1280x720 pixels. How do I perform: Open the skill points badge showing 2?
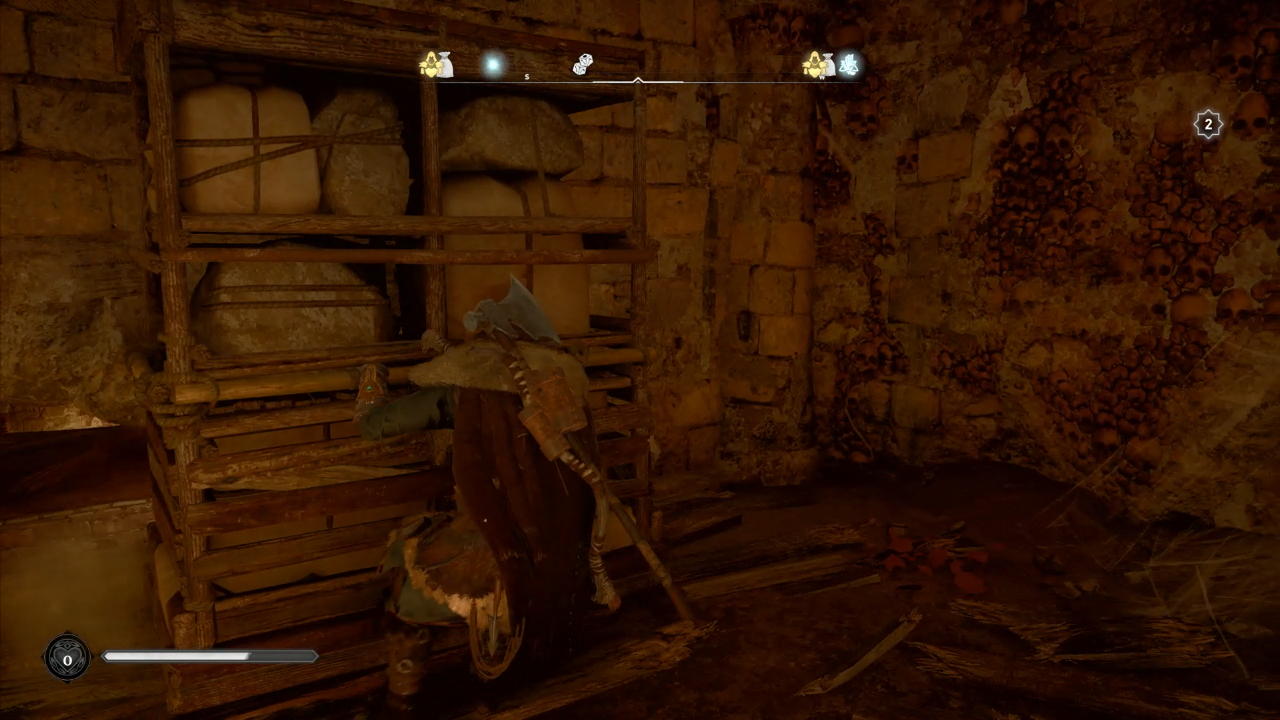pyautogui.click(x=1208, y=125)
